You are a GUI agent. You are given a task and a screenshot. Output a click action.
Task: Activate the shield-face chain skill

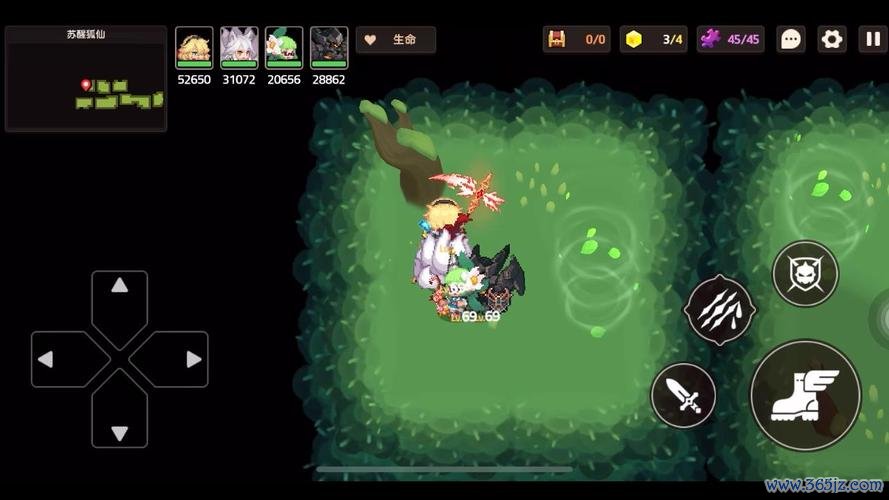point(805,274)
